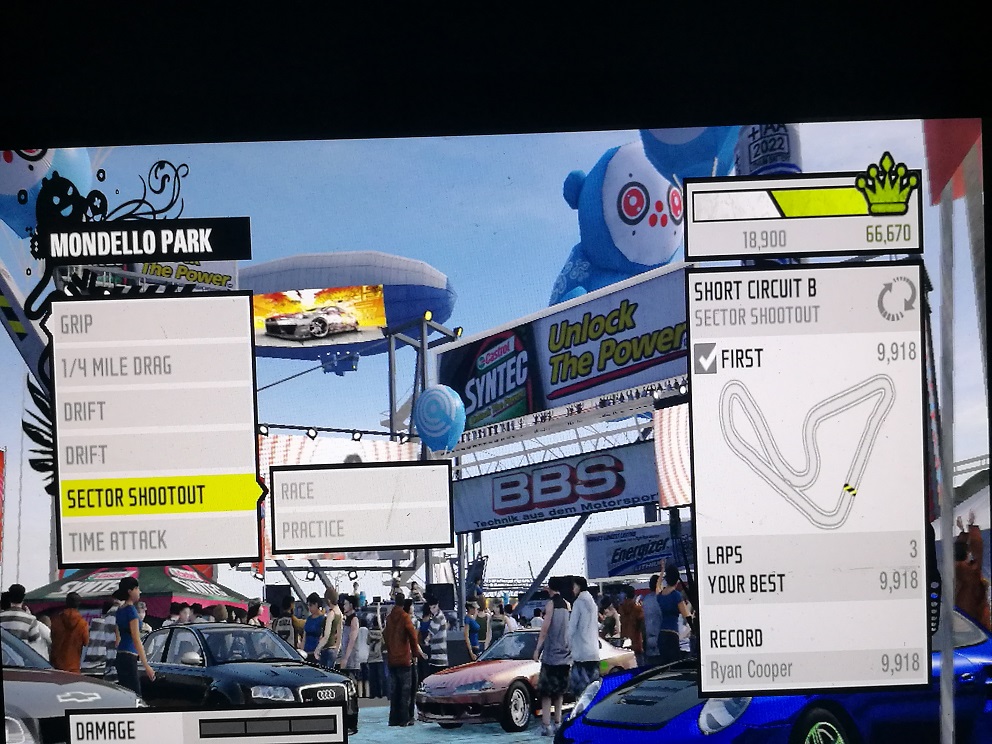Click the circular arrows icon beside Short Circuit B

(895, 299)
